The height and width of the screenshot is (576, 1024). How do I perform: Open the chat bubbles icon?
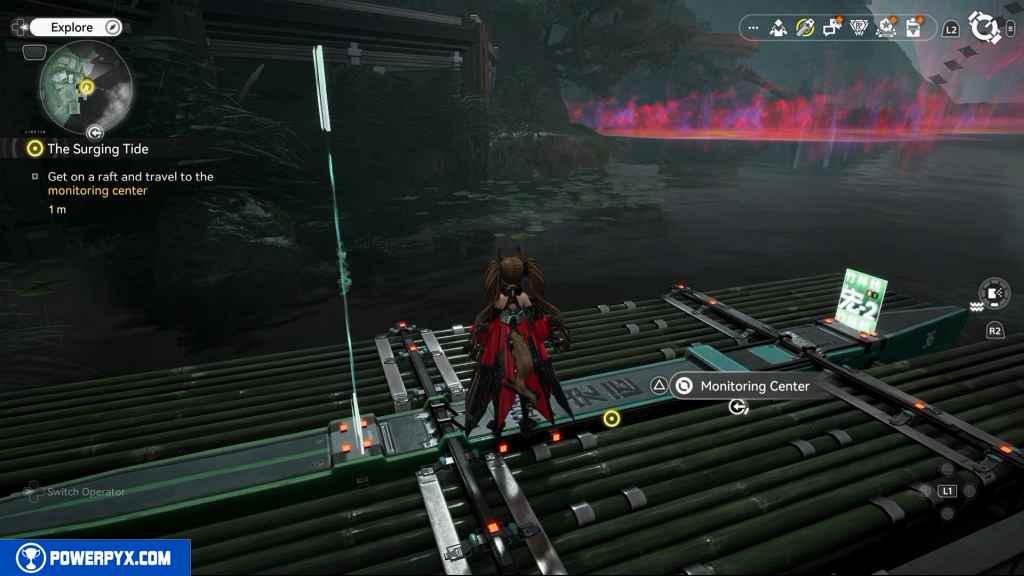point(832,28)
